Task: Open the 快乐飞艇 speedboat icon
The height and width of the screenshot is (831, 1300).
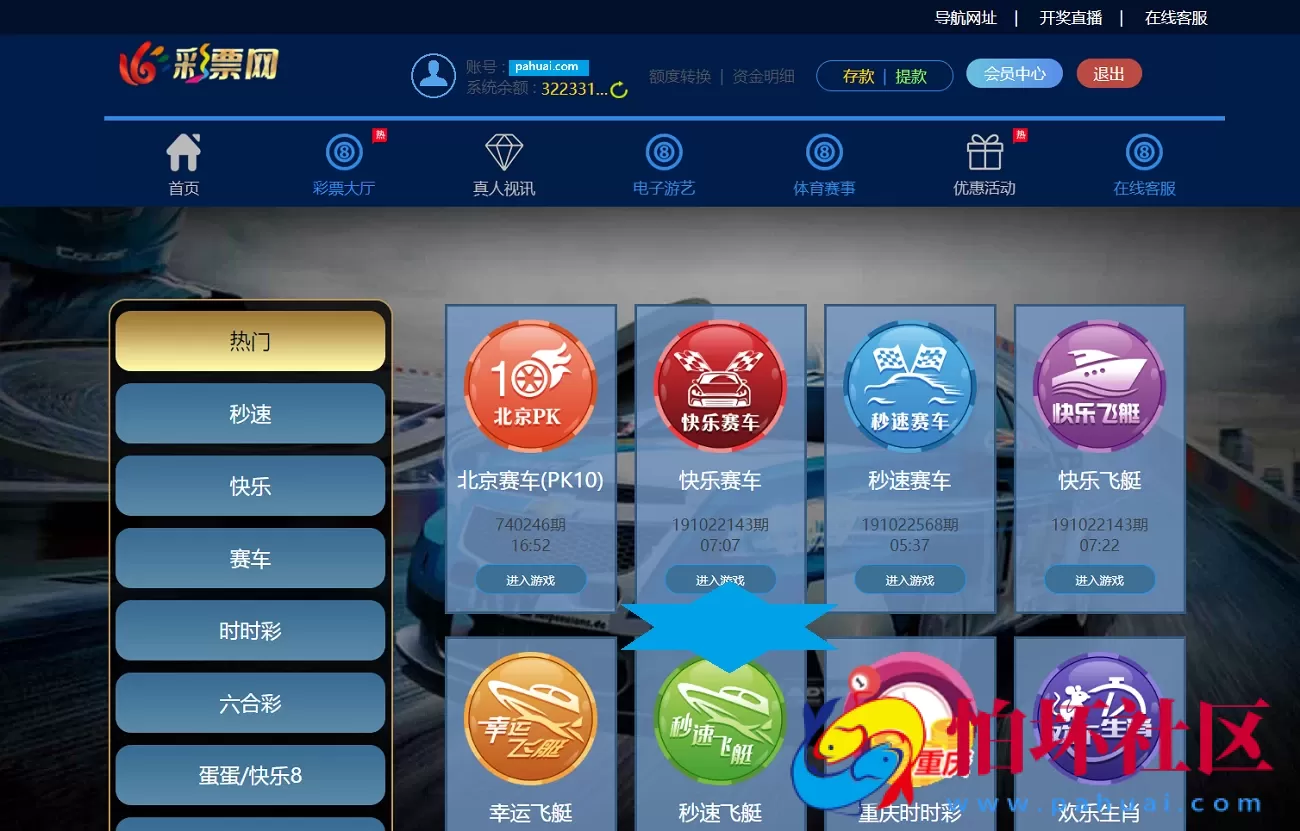Action: (1098, 383)
